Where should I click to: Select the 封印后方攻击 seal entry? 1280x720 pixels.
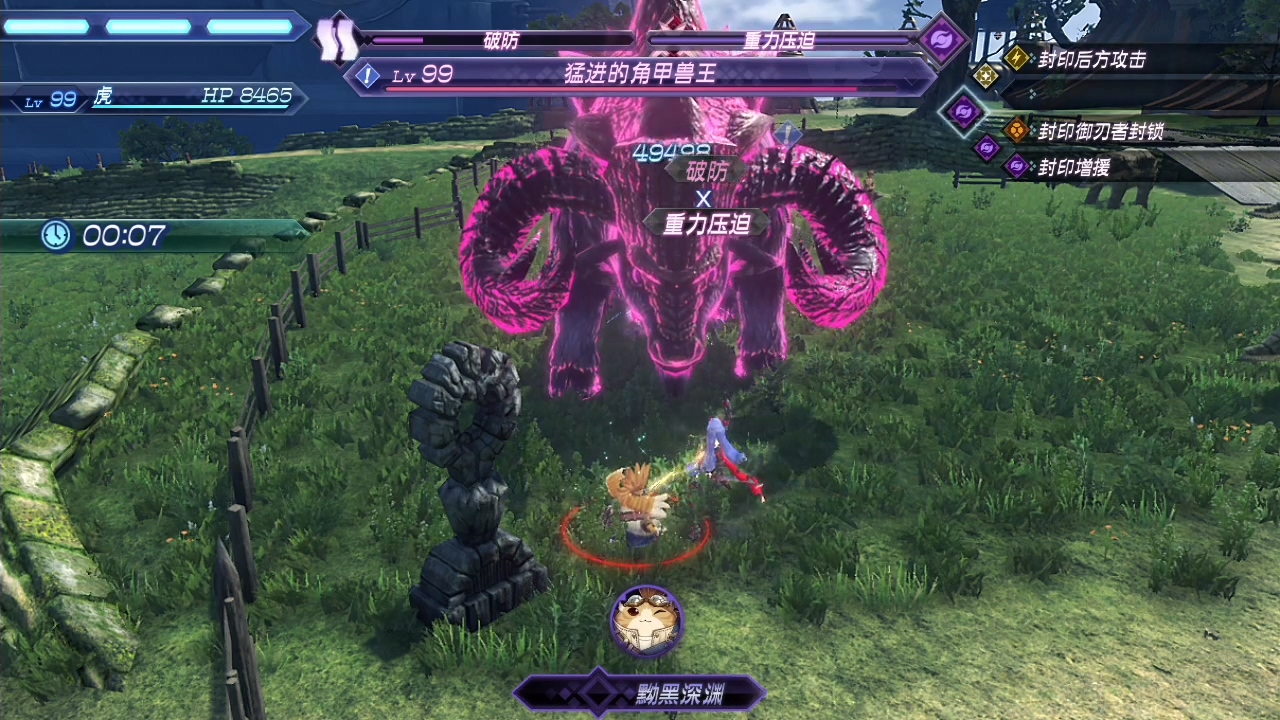[x=1090, y=60]
